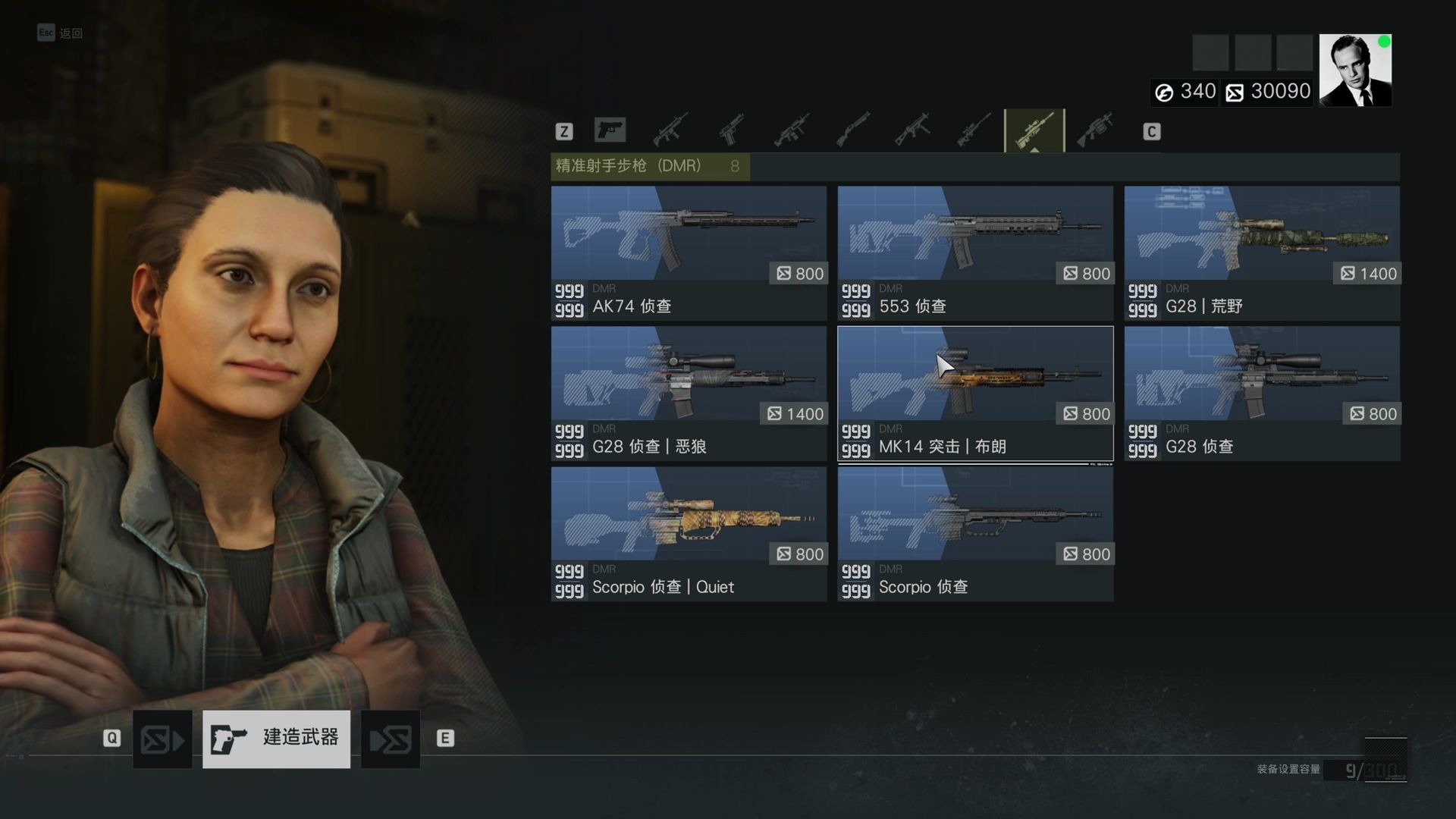The image size is (1456, 819).
Task: Select the highlighted DMR category tab
Action: tap(1034, 130)
